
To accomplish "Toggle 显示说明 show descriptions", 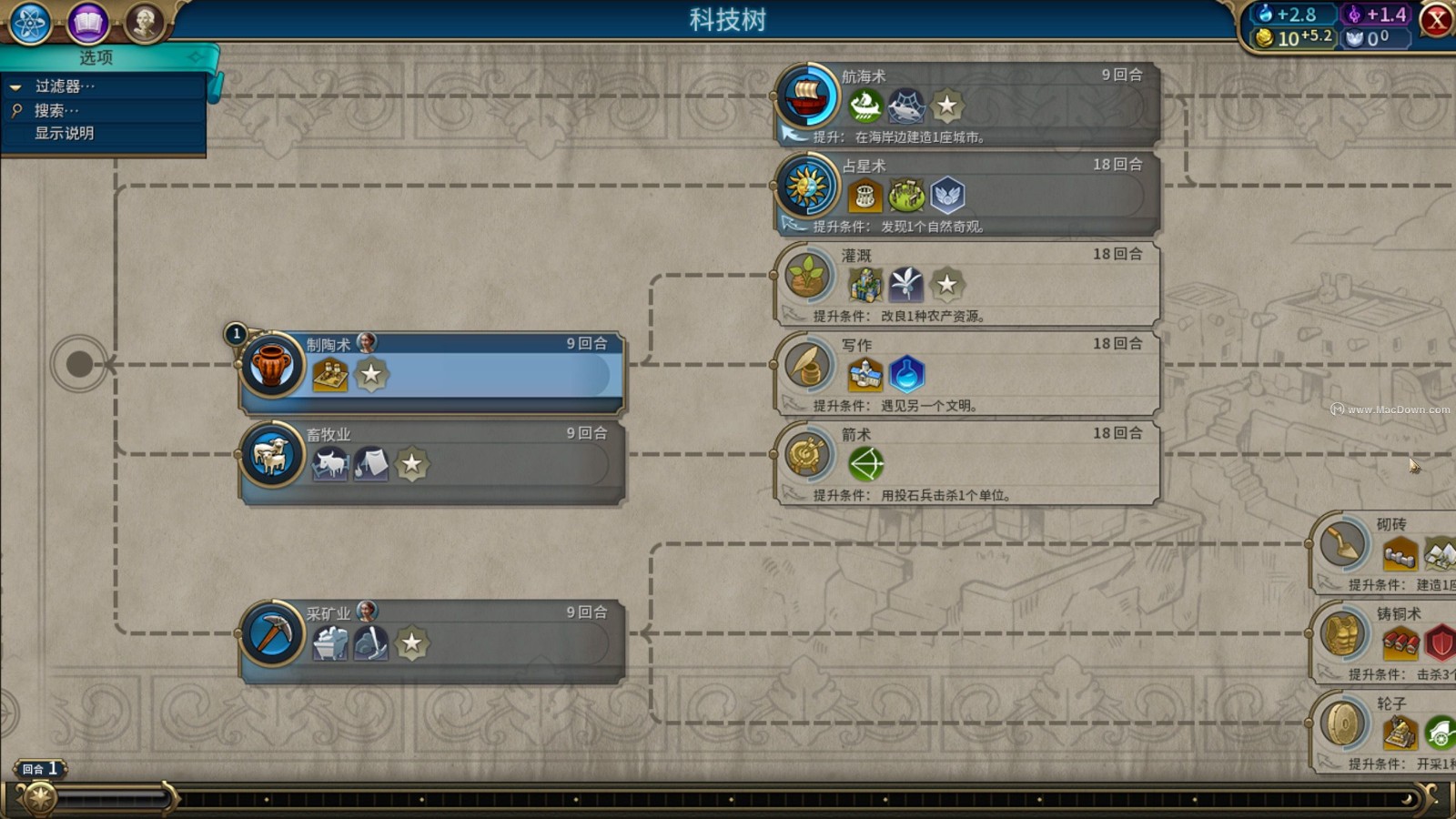I will [x=64, y=133].
